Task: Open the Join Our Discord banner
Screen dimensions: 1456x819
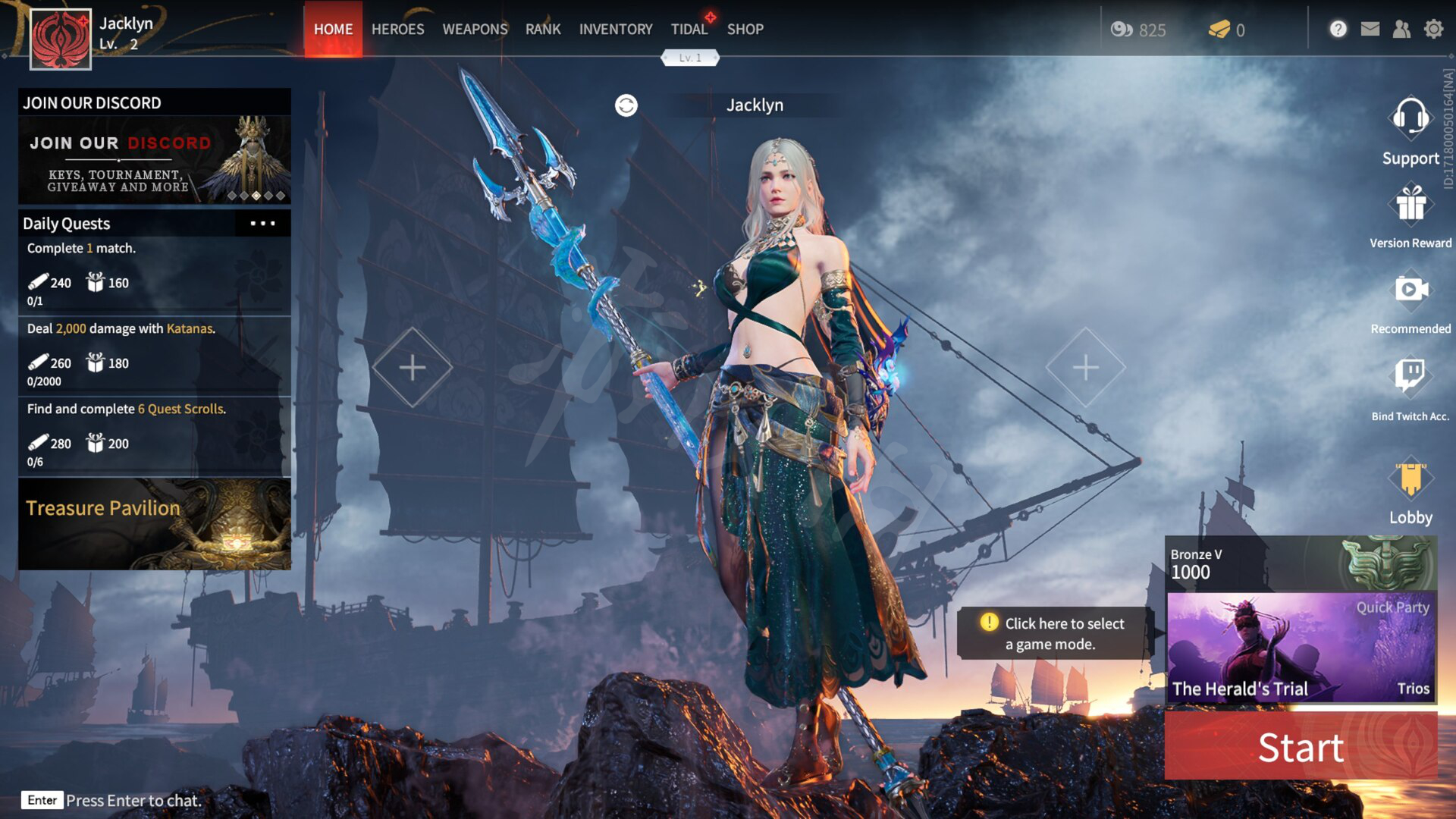Action: (x=155, y=159)
